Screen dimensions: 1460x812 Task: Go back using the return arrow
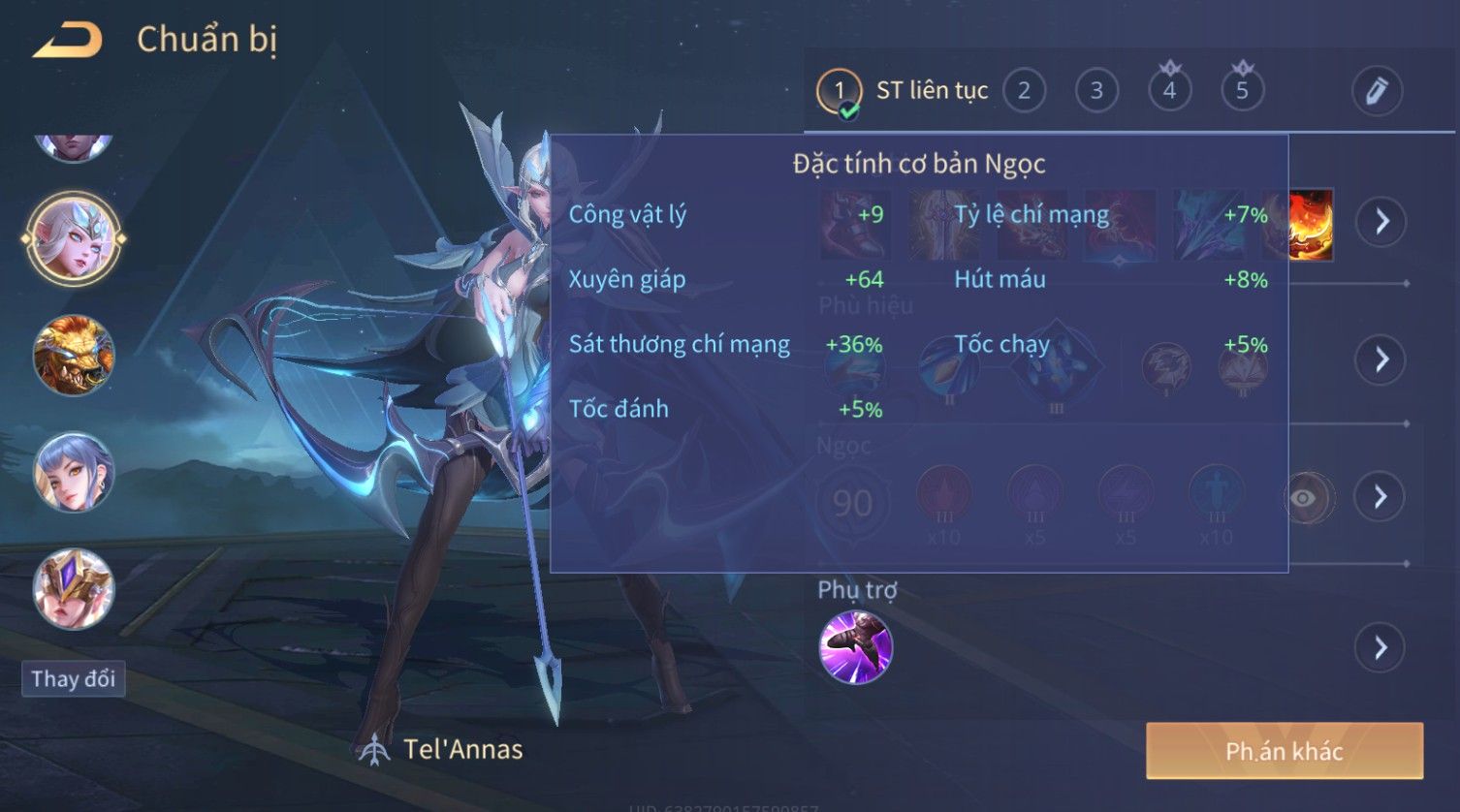pyautogui.click(x=67, y=41)
